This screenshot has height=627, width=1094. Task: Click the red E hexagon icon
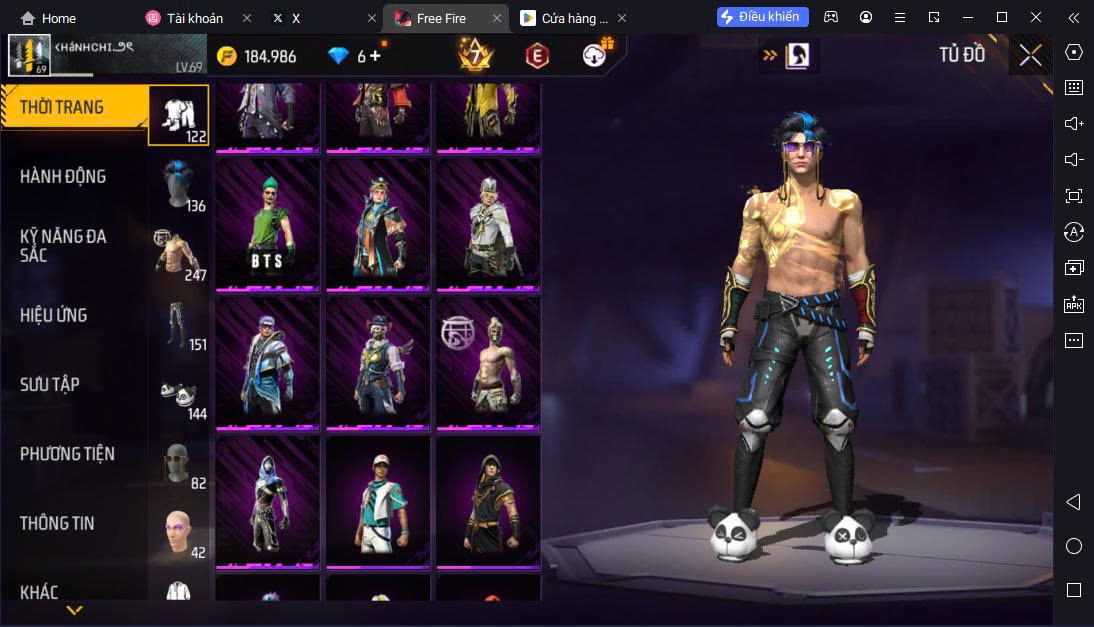click(537, 56)
